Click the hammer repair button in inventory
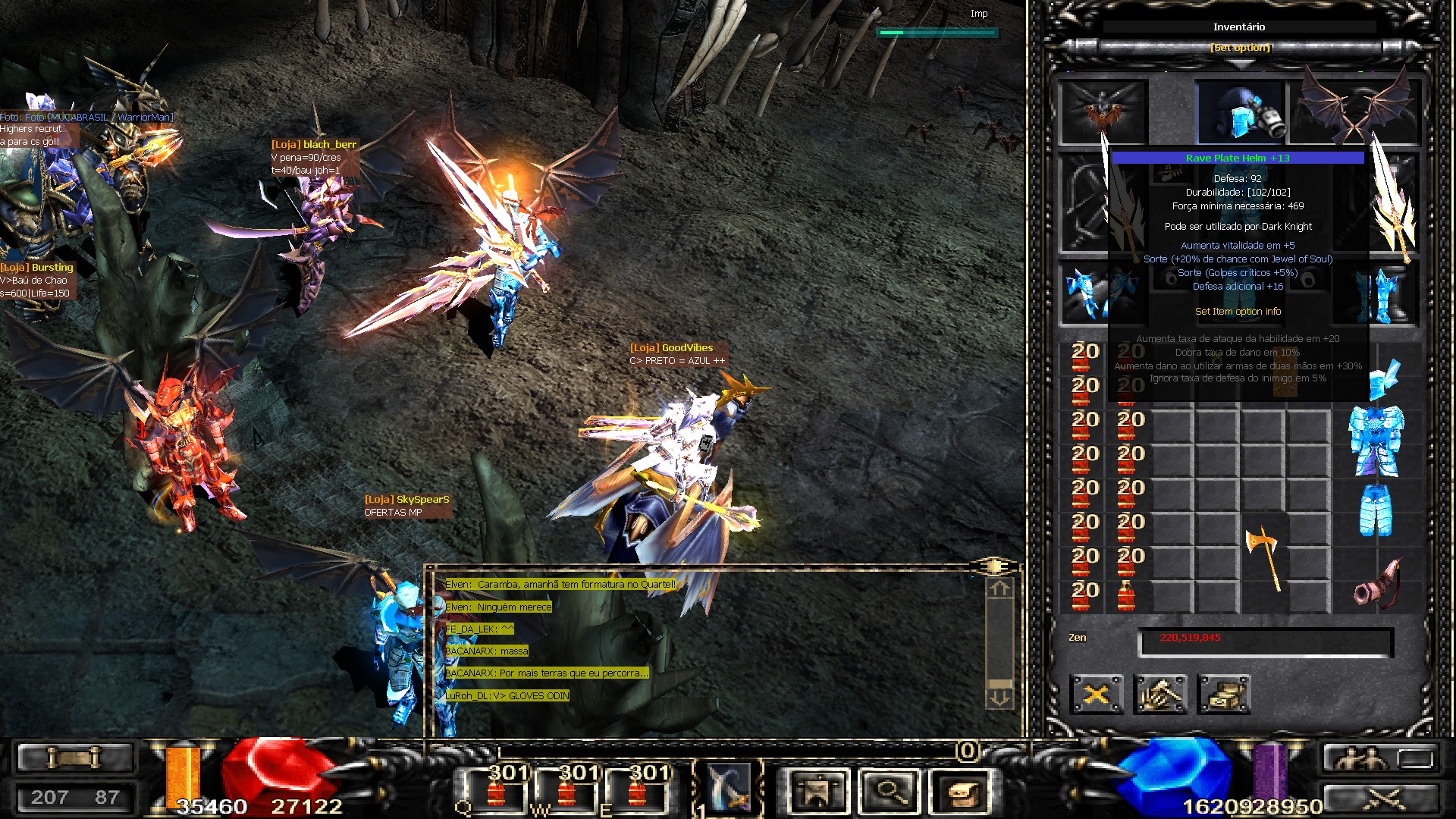The image size is (1456, 819). click(1159, 694)
